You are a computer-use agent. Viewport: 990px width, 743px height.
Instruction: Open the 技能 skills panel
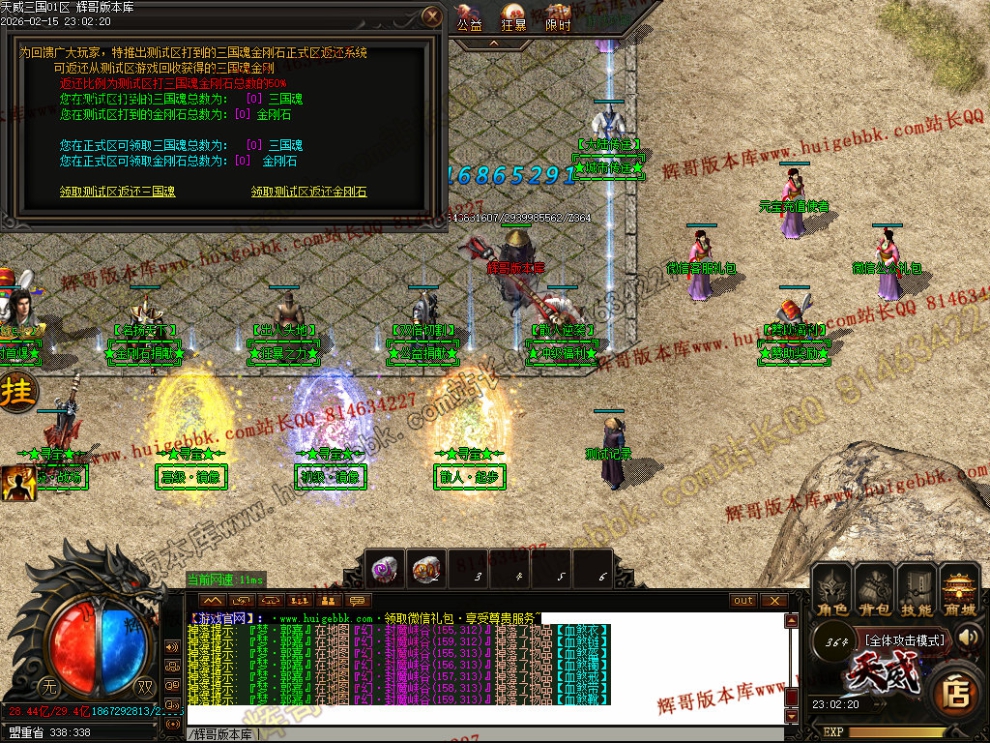tap(917, 590)
